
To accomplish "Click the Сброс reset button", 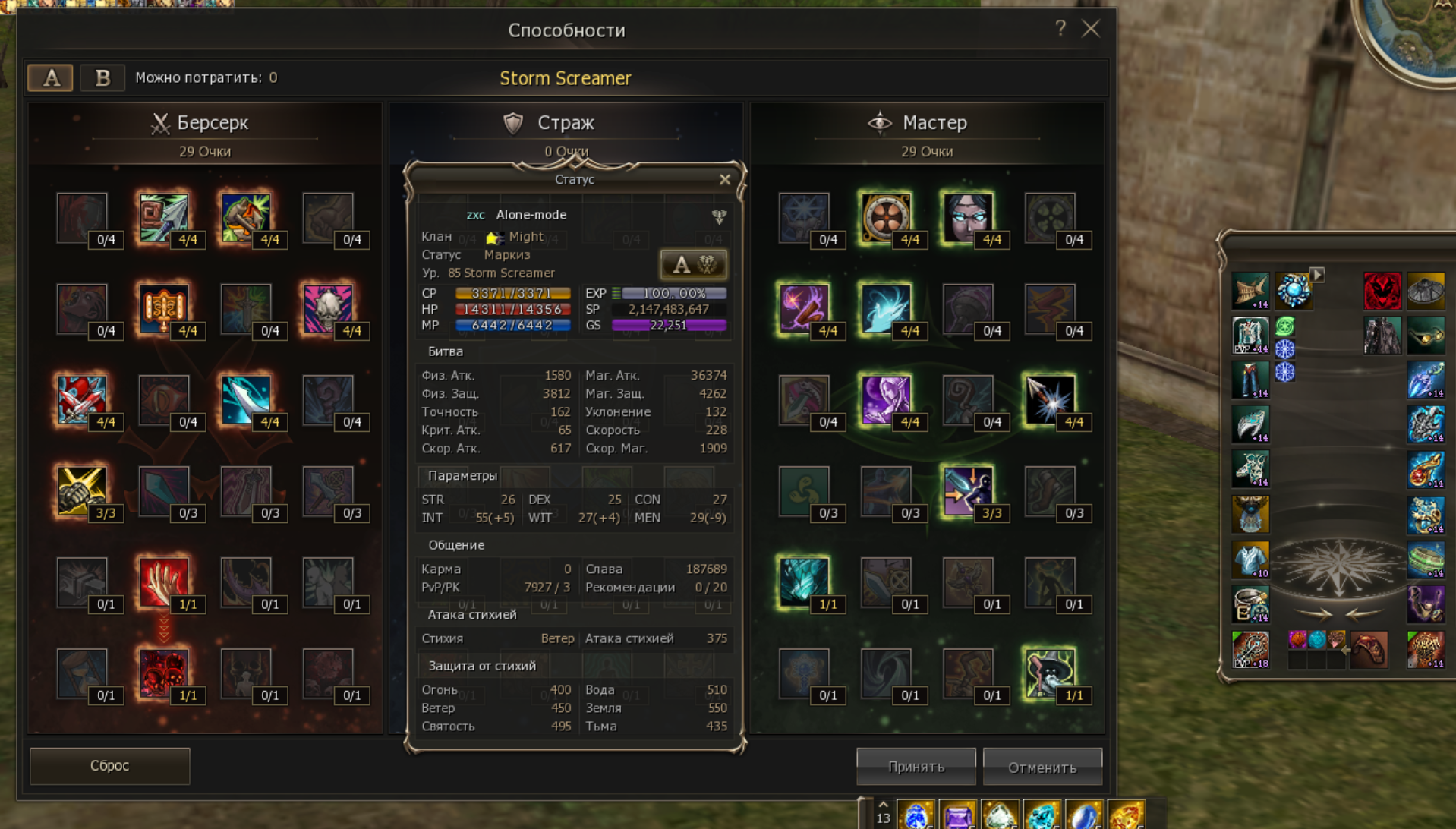I will coord(109,765).
